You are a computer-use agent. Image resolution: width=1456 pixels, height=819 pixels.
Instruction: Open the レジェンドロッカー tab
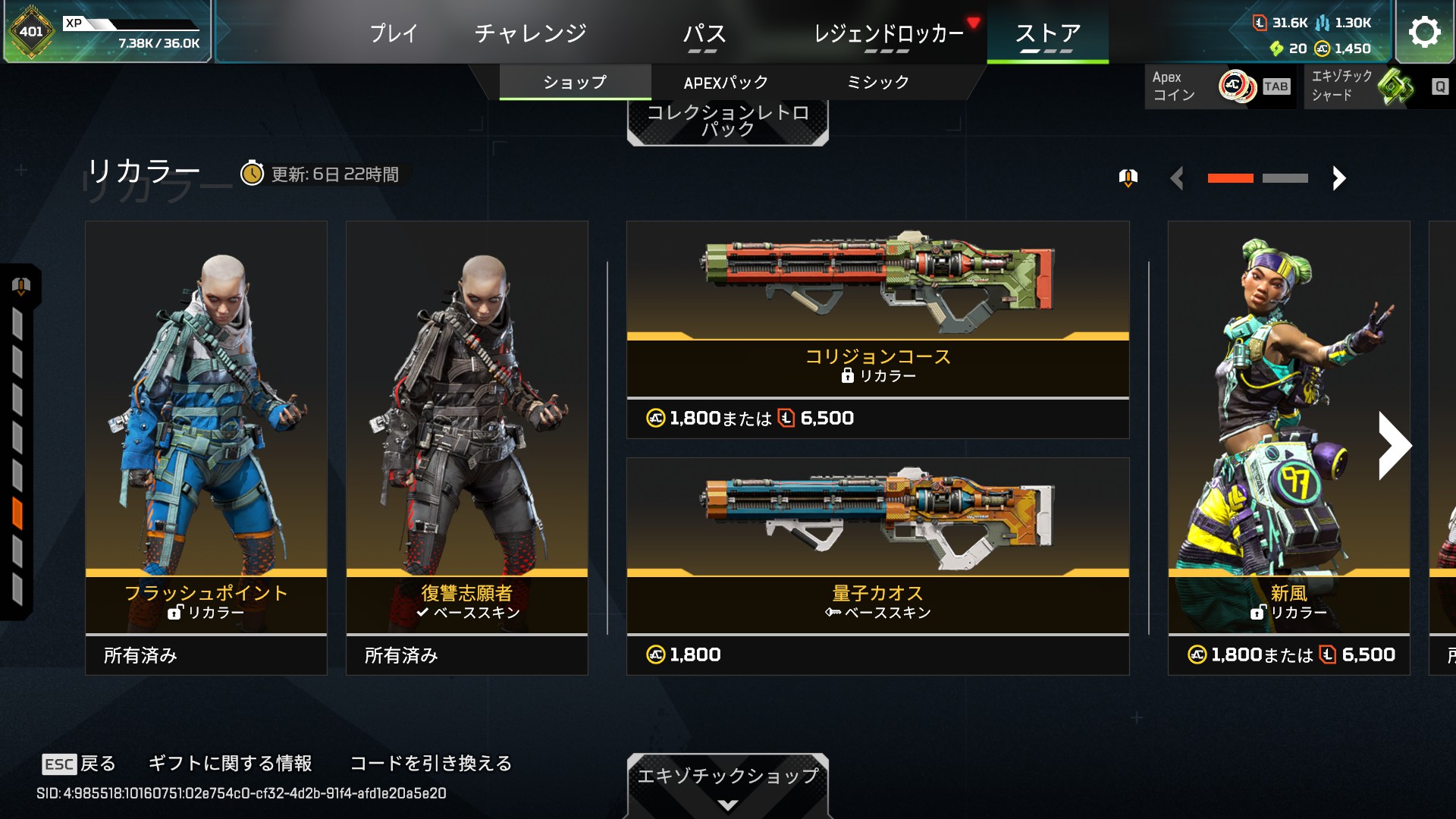tap(888, 33)
